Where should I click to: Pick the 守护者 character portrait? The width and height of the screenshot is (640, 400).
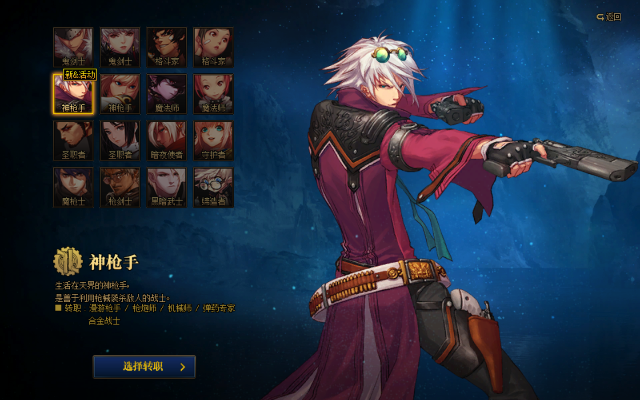(x=213, y=140)
